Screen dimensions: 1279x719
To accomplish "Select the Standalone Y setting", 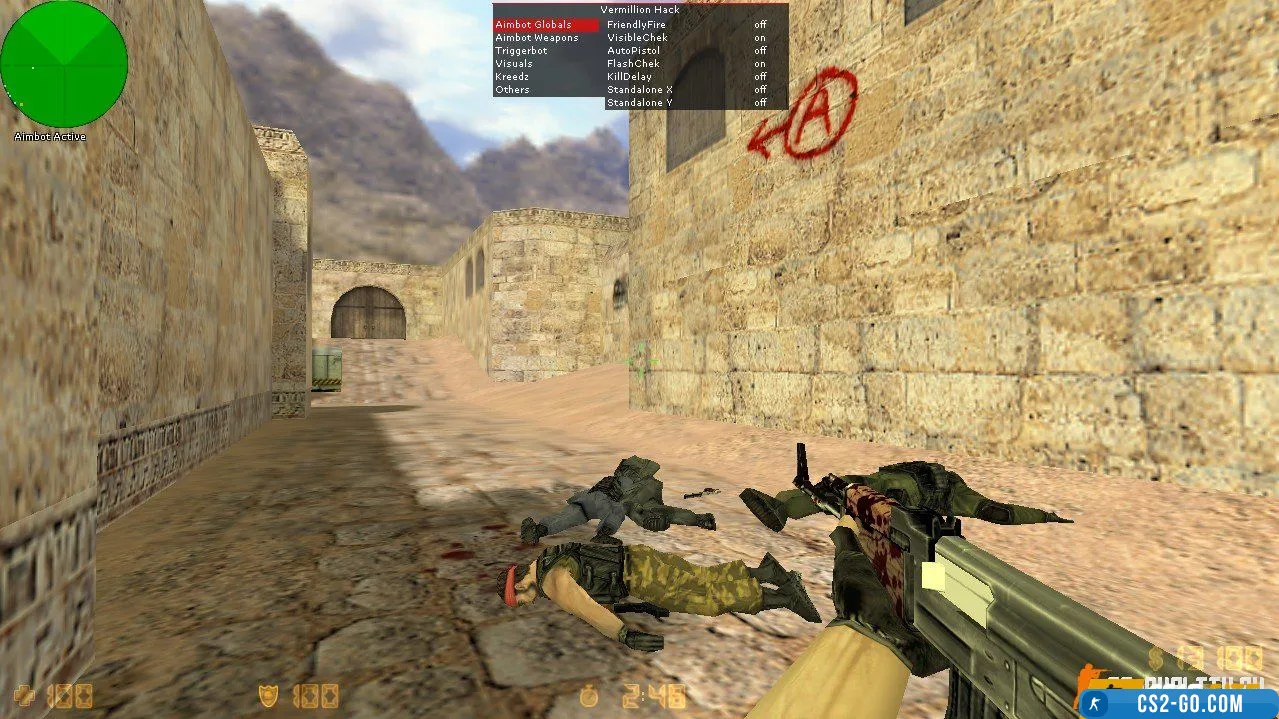I will point(640,102).
